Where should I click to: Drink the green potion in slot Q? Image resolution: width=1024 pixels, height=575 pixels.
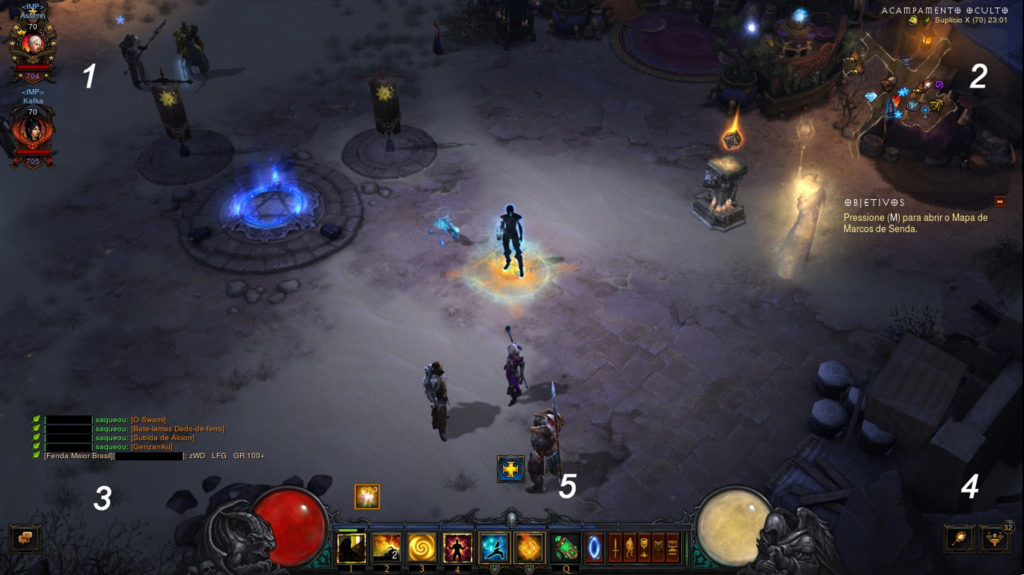tap(565, 547)
